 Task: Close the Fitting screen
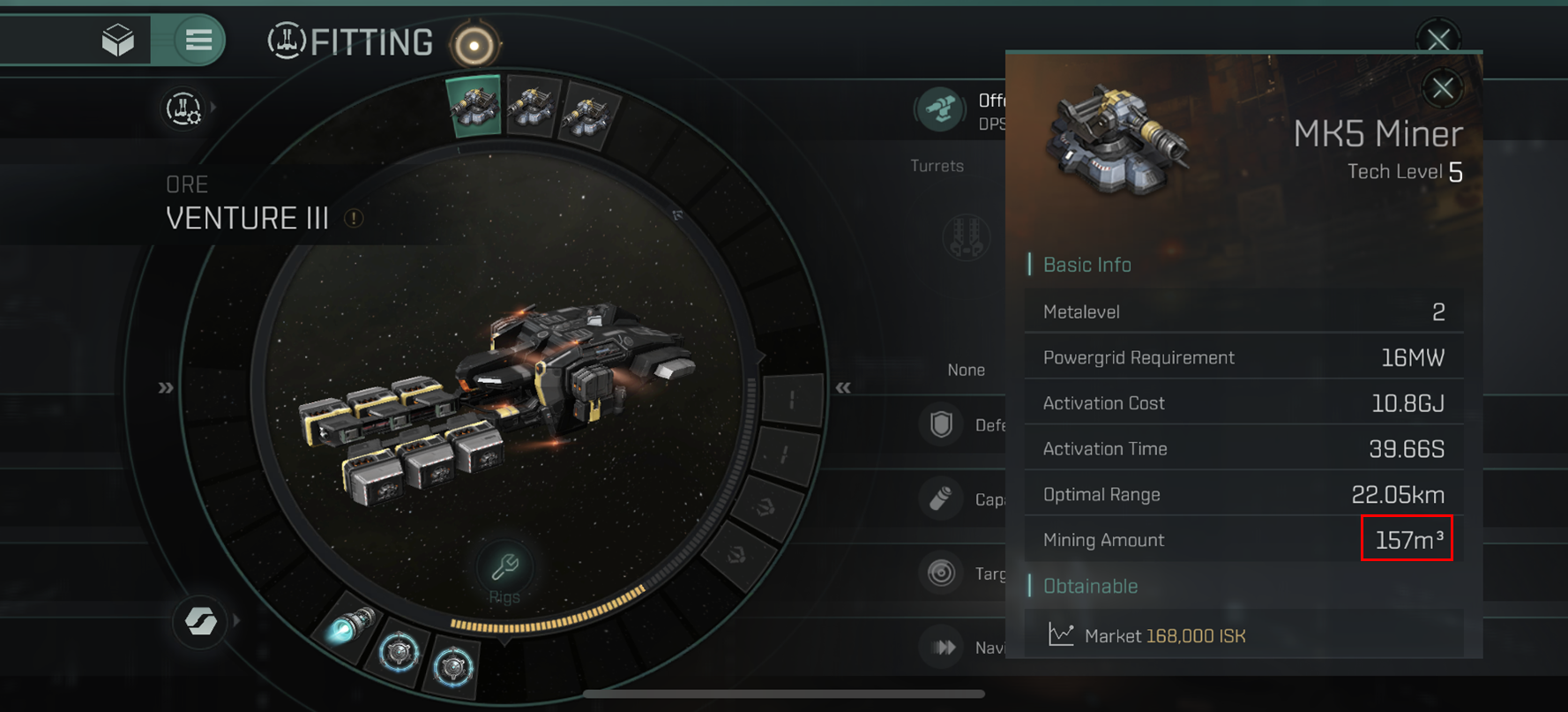pyautogui.click(x=1438, y=39)
